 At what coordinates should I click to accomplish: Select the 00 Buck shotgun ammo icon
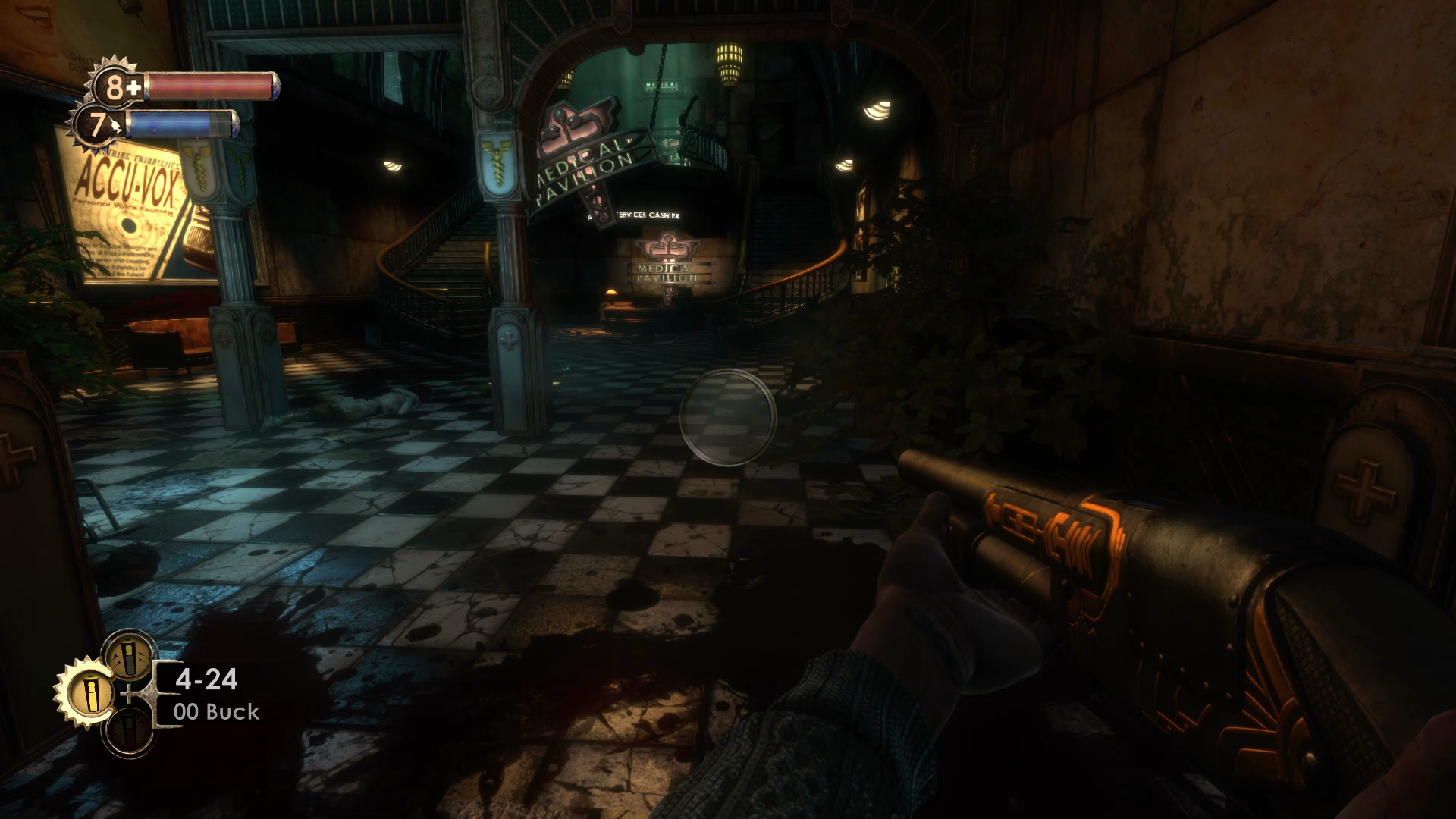point(89,694)
